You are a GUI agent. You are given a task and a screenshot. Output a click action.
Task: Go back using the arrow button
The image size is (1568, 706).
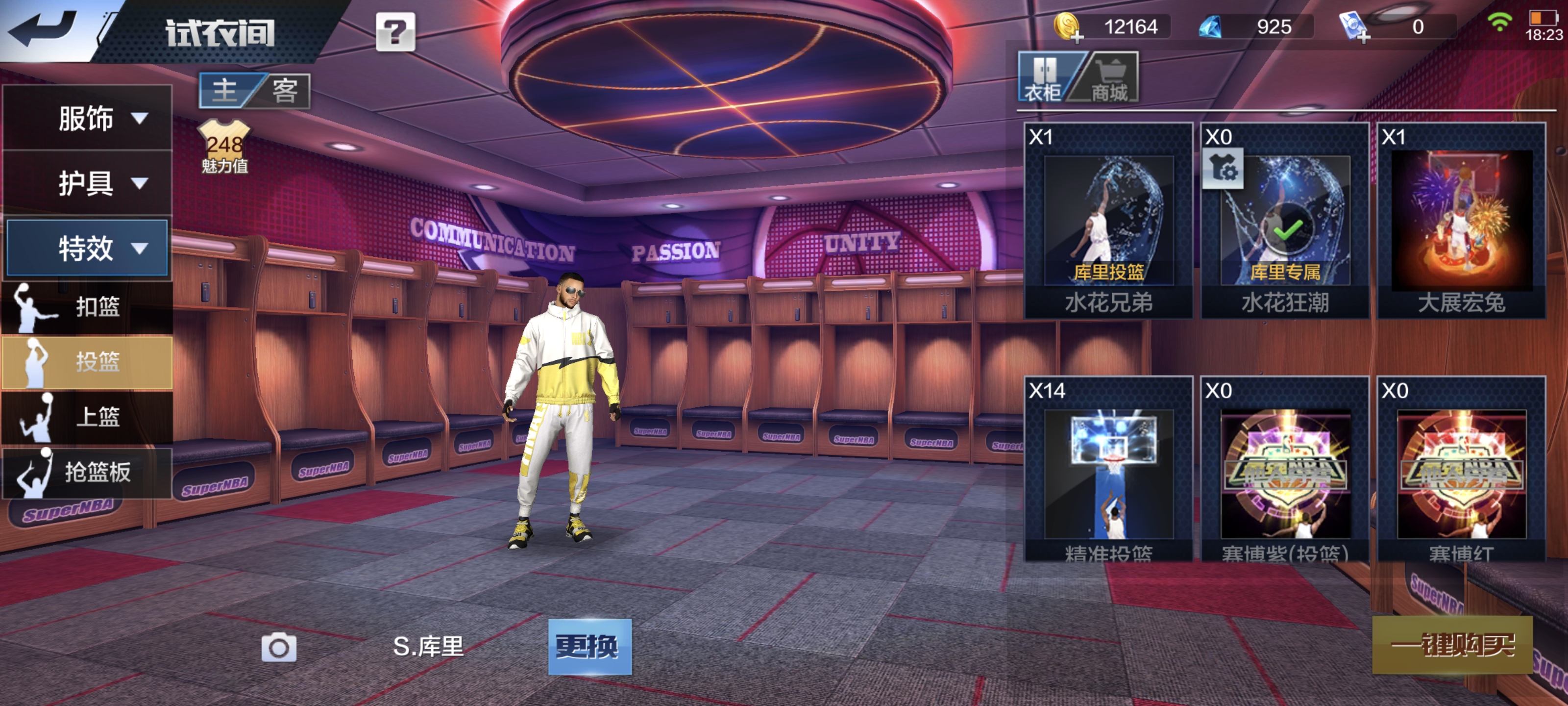(44, 28)
